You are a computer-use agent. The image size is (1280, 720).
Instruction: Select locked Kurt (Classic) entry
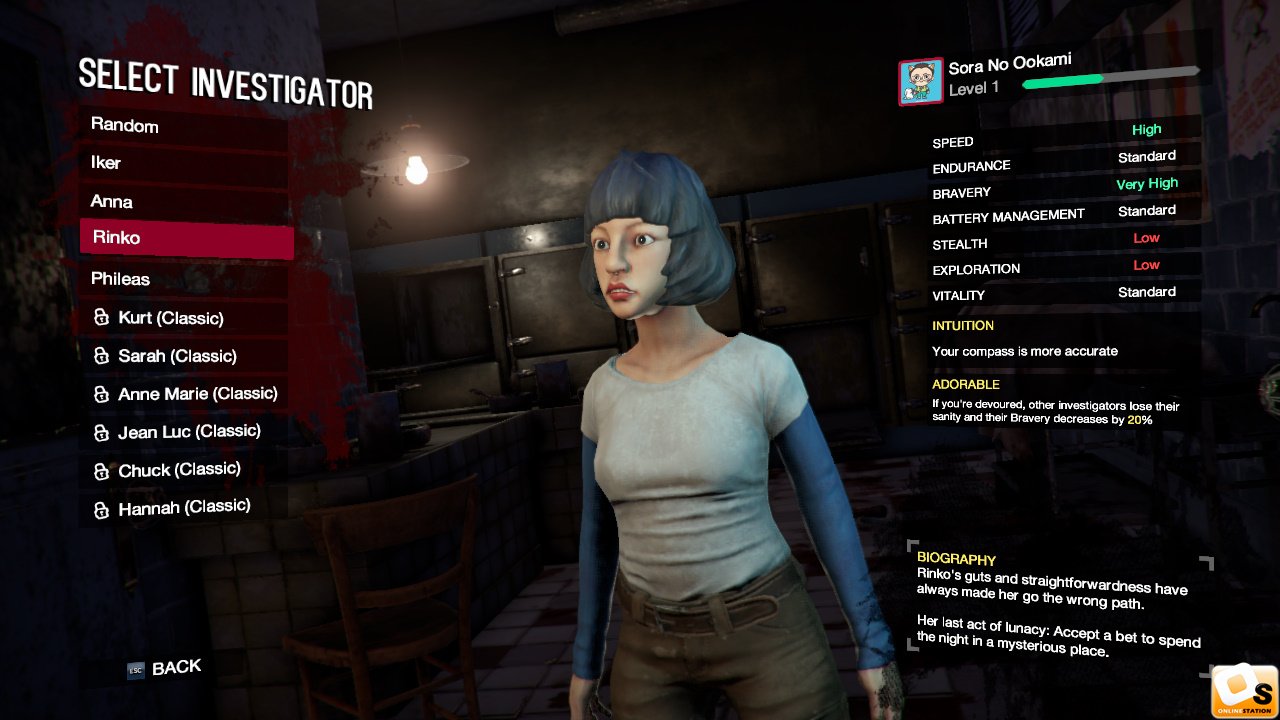(185, 318)
